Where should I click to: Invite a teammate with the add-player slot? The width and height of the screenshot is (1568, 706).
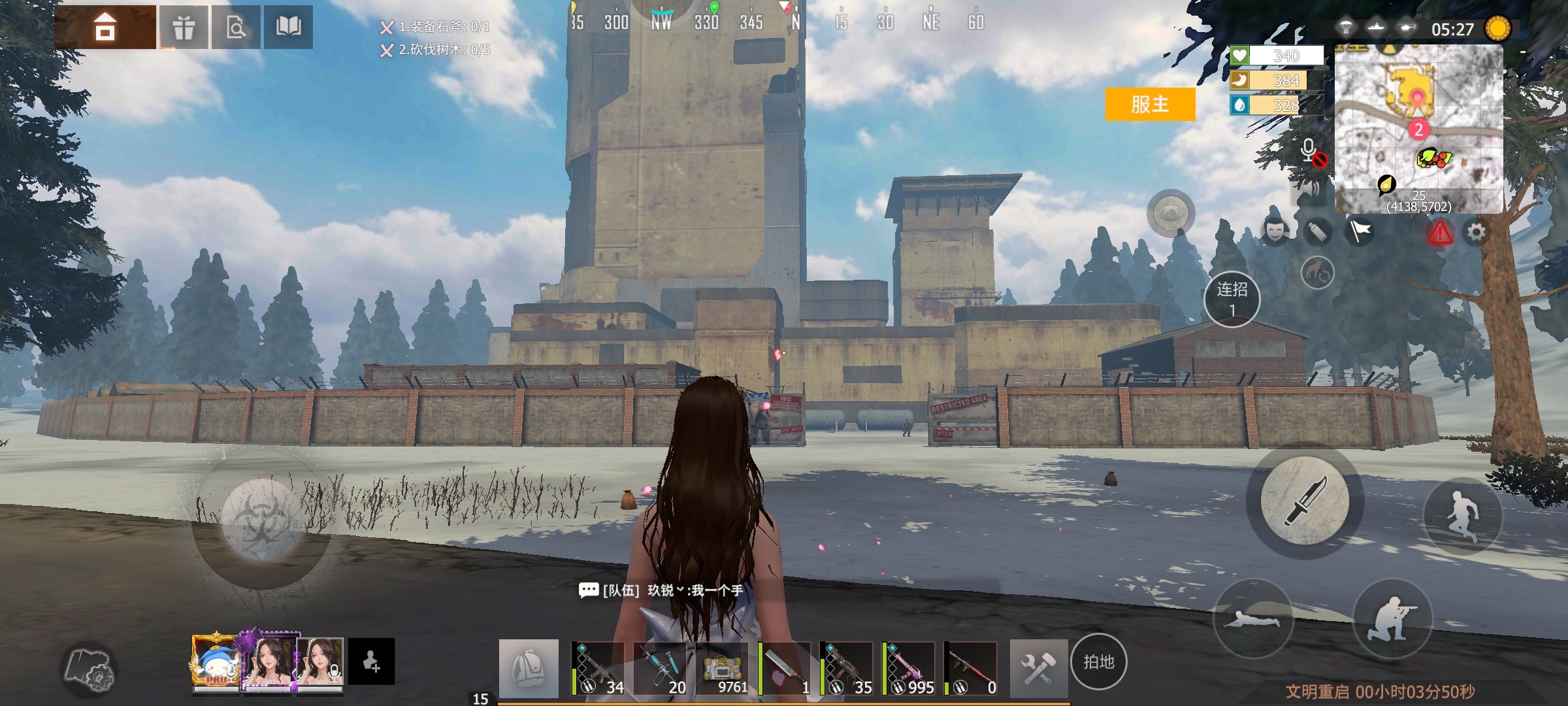[x=371, y=662]
